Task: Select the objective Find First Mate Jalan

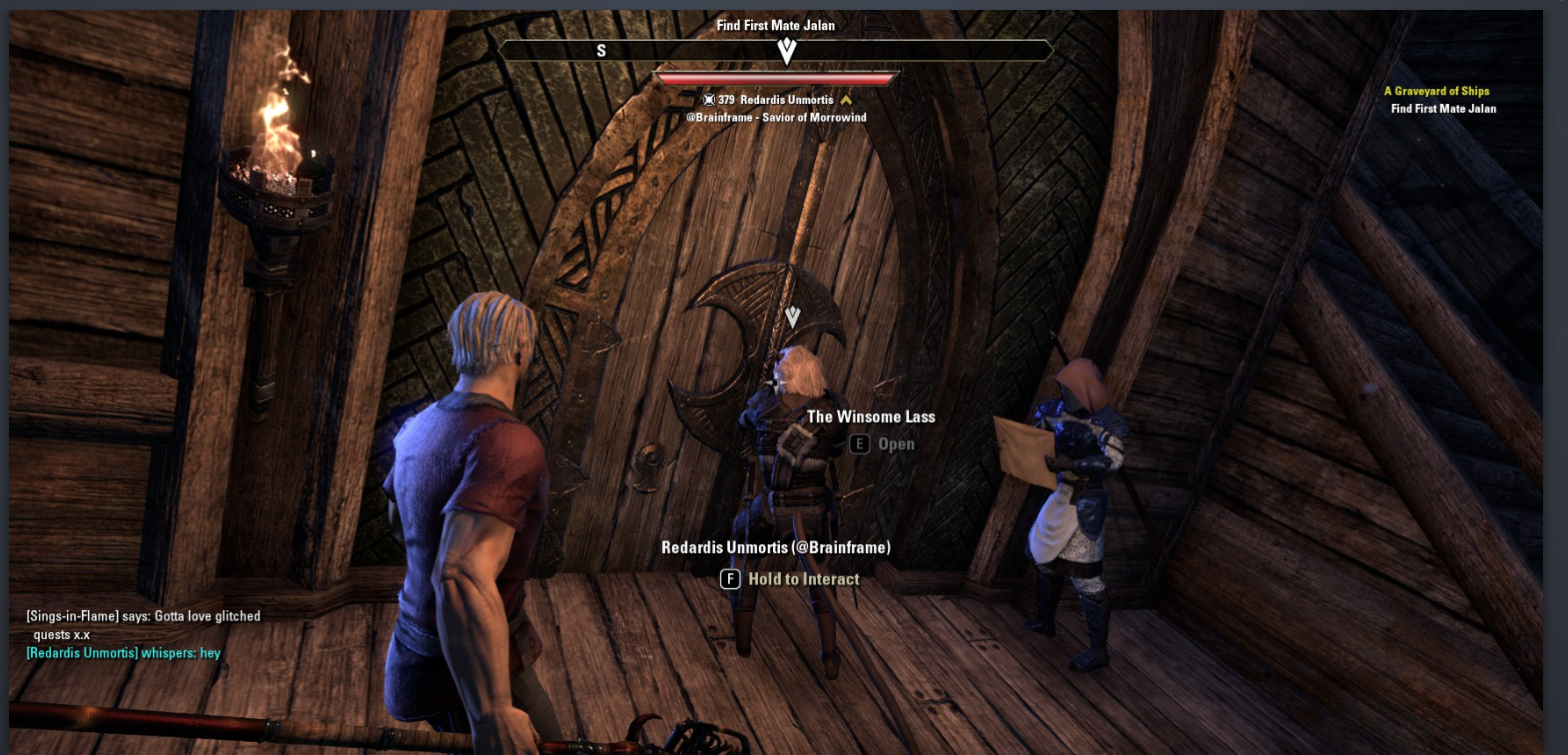Action: pos(1440,108)
